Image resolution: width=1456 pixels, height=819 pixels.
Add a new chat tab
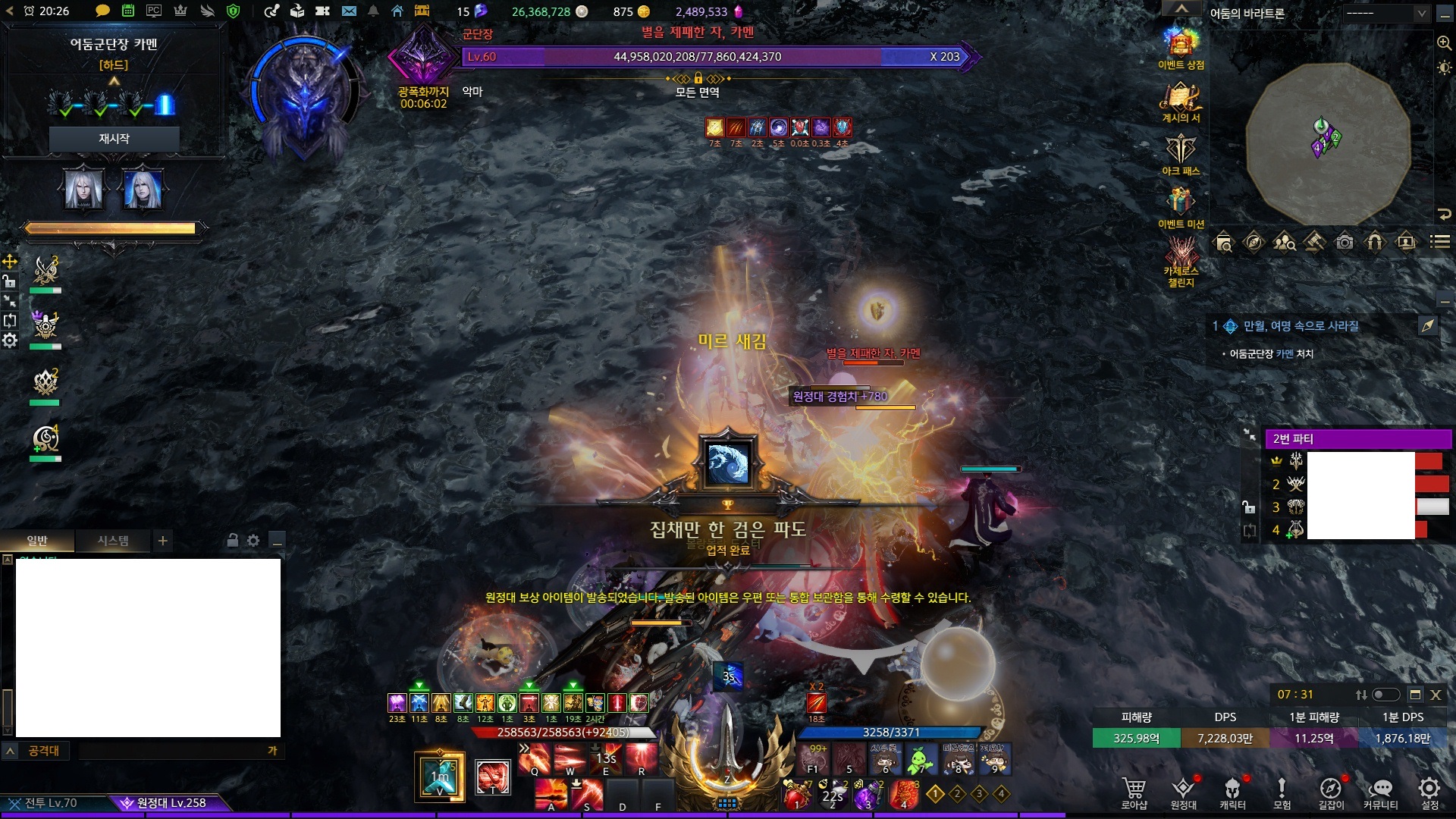[x=162, y=541]
